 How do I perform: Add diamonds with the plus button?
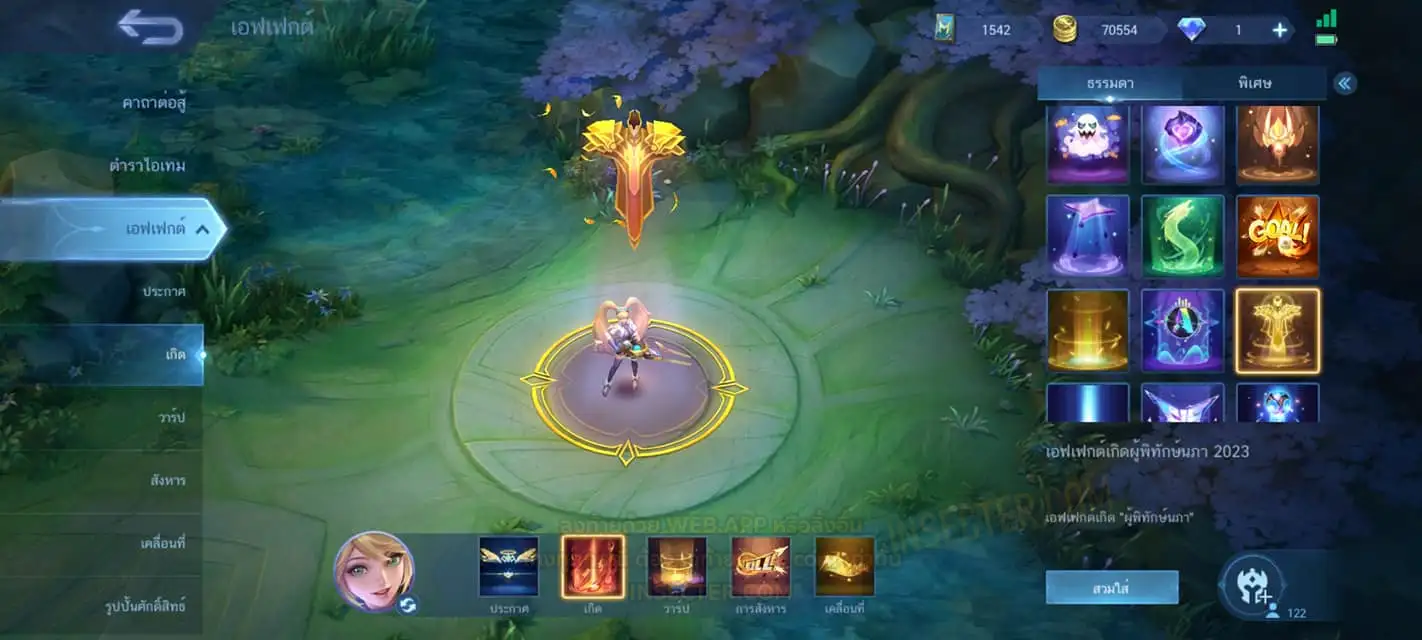point(1279,30)
